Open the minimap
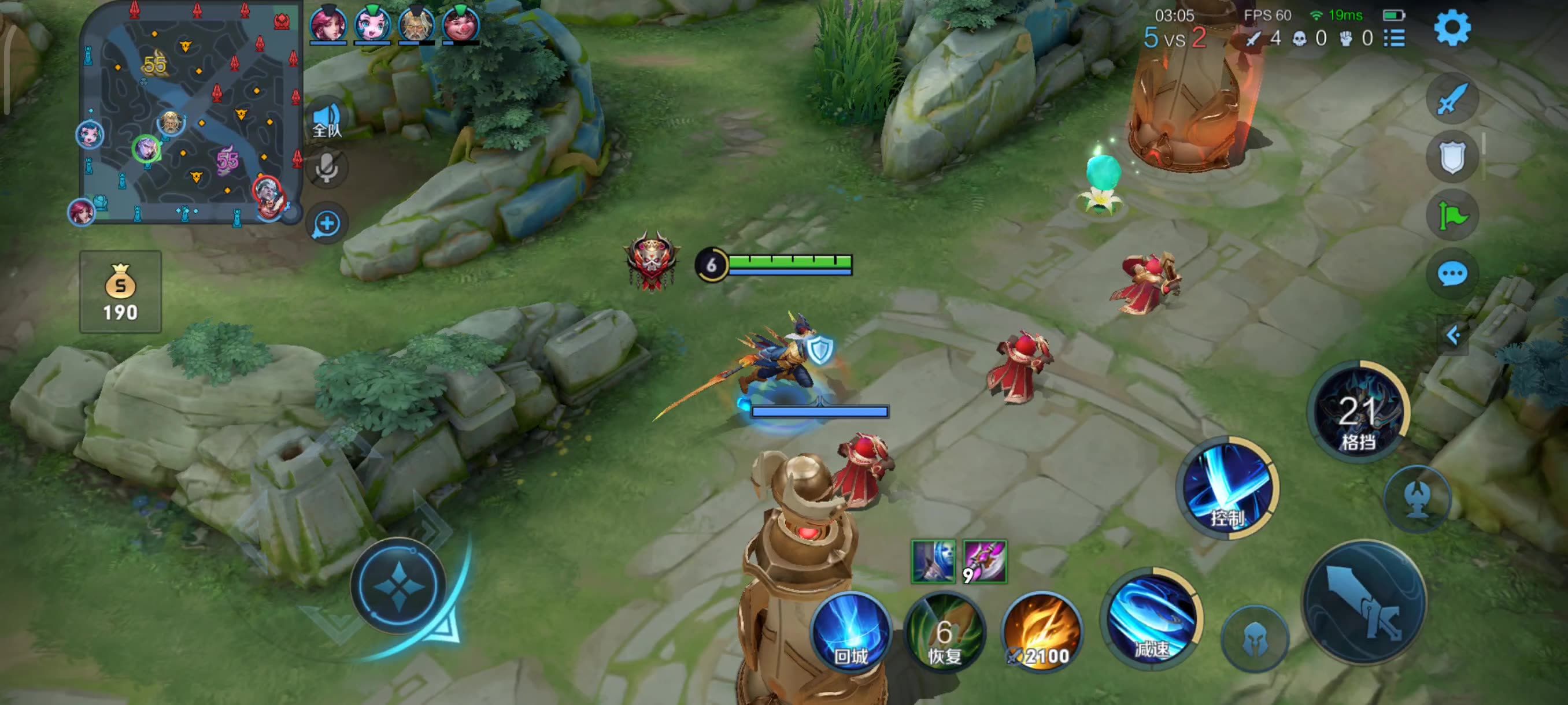Screen dimensions: 1568x705 click(x=188, y=113)
